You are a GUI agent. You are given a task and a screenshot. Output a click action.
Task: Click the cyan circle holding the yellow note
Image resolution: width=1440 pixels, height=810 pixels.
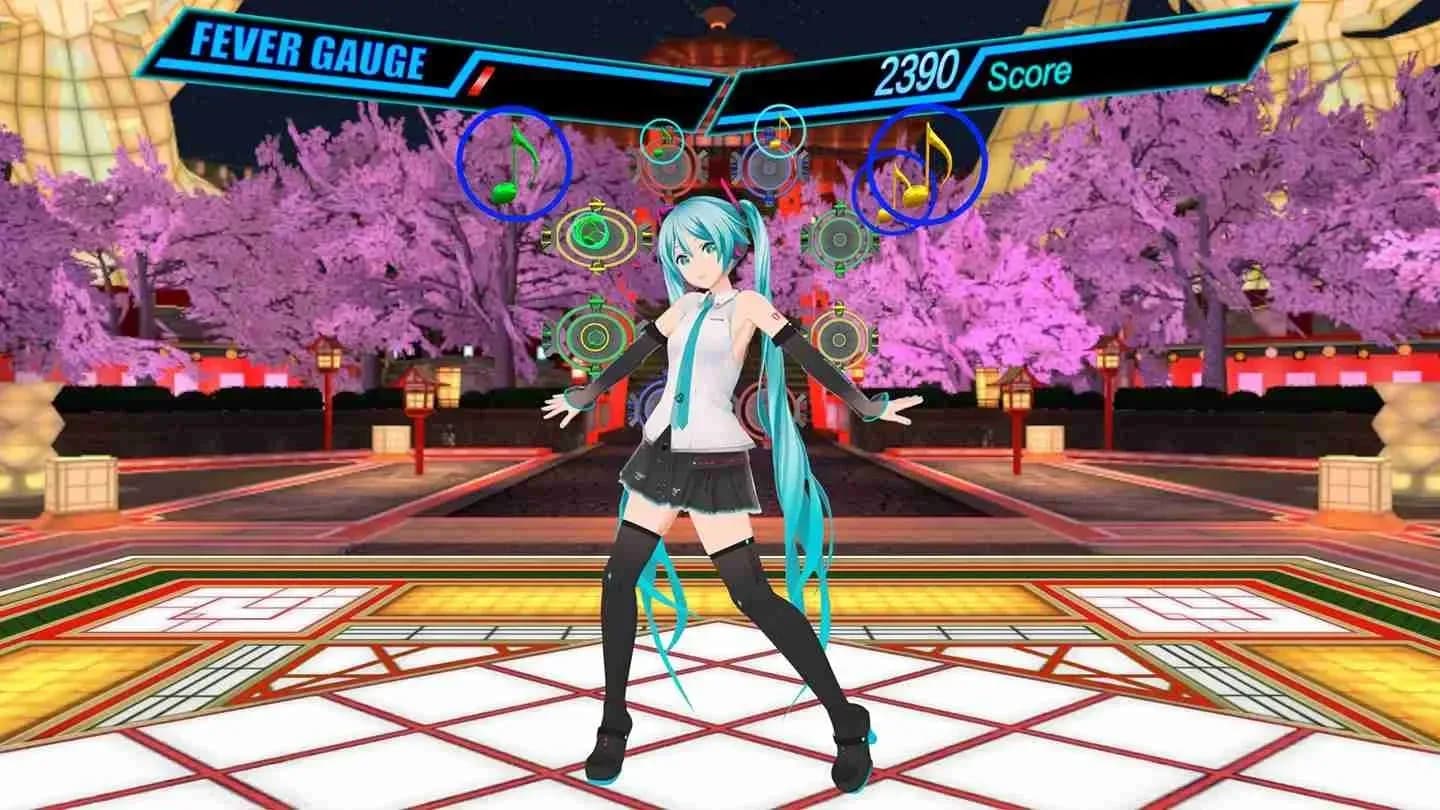(x=779, y=130)
